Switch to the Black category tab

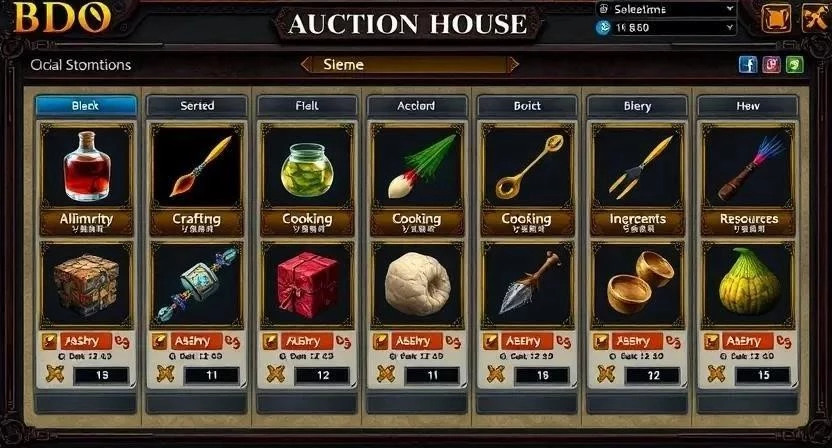click(86, 105)
